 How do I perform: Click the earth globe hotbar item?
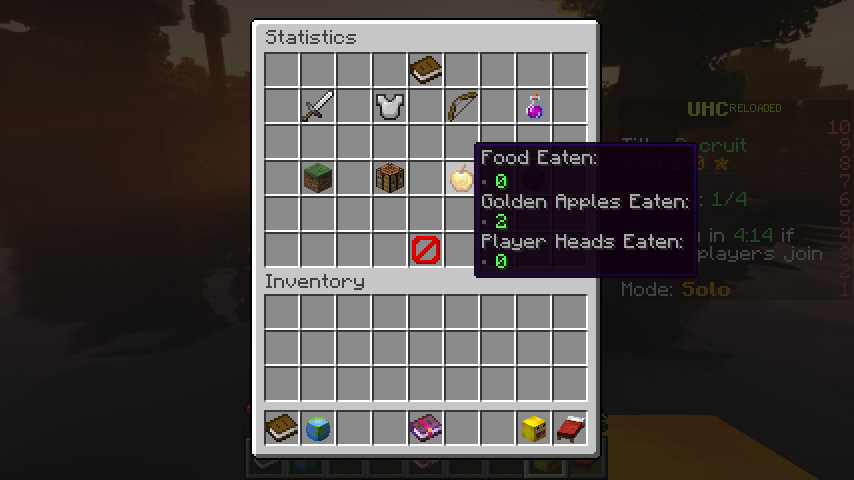[x=318, y=428]
